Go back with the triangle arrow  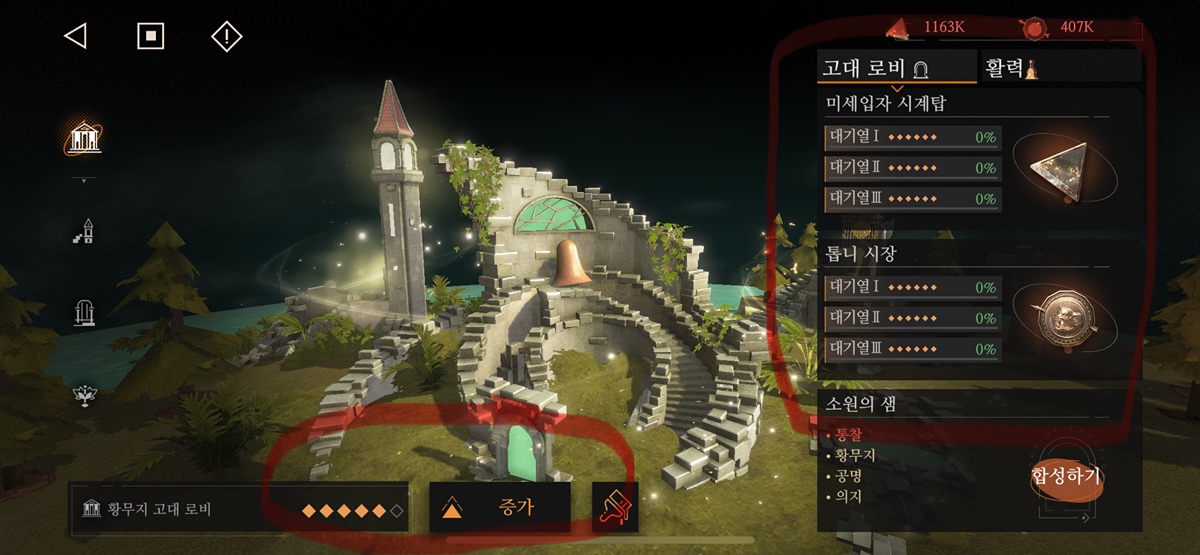[75, 37]
